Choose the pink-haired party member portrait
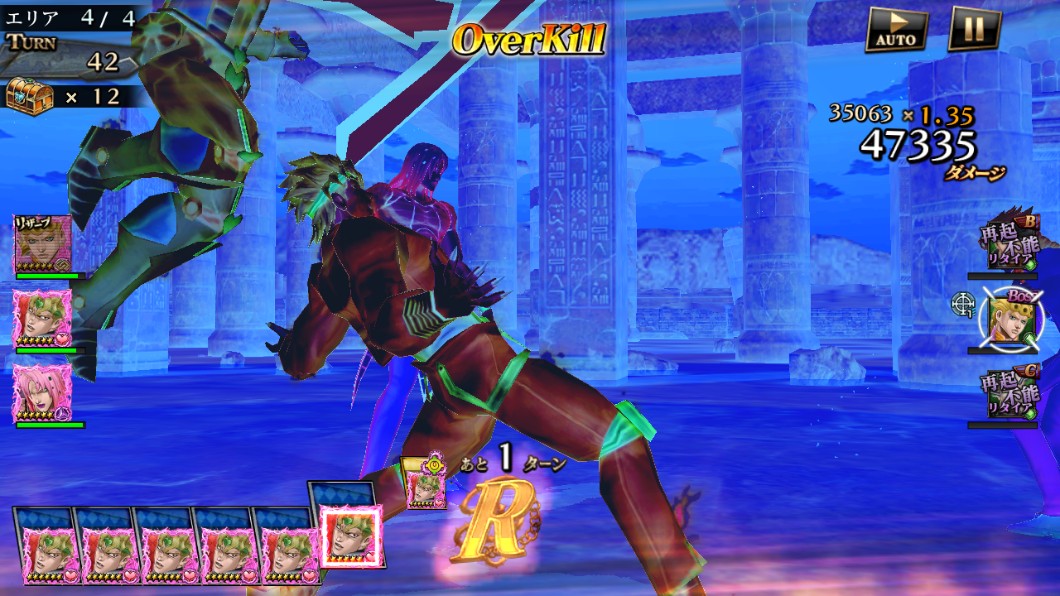The height and width of the screenshot is (596, 1060). [43, 391]
